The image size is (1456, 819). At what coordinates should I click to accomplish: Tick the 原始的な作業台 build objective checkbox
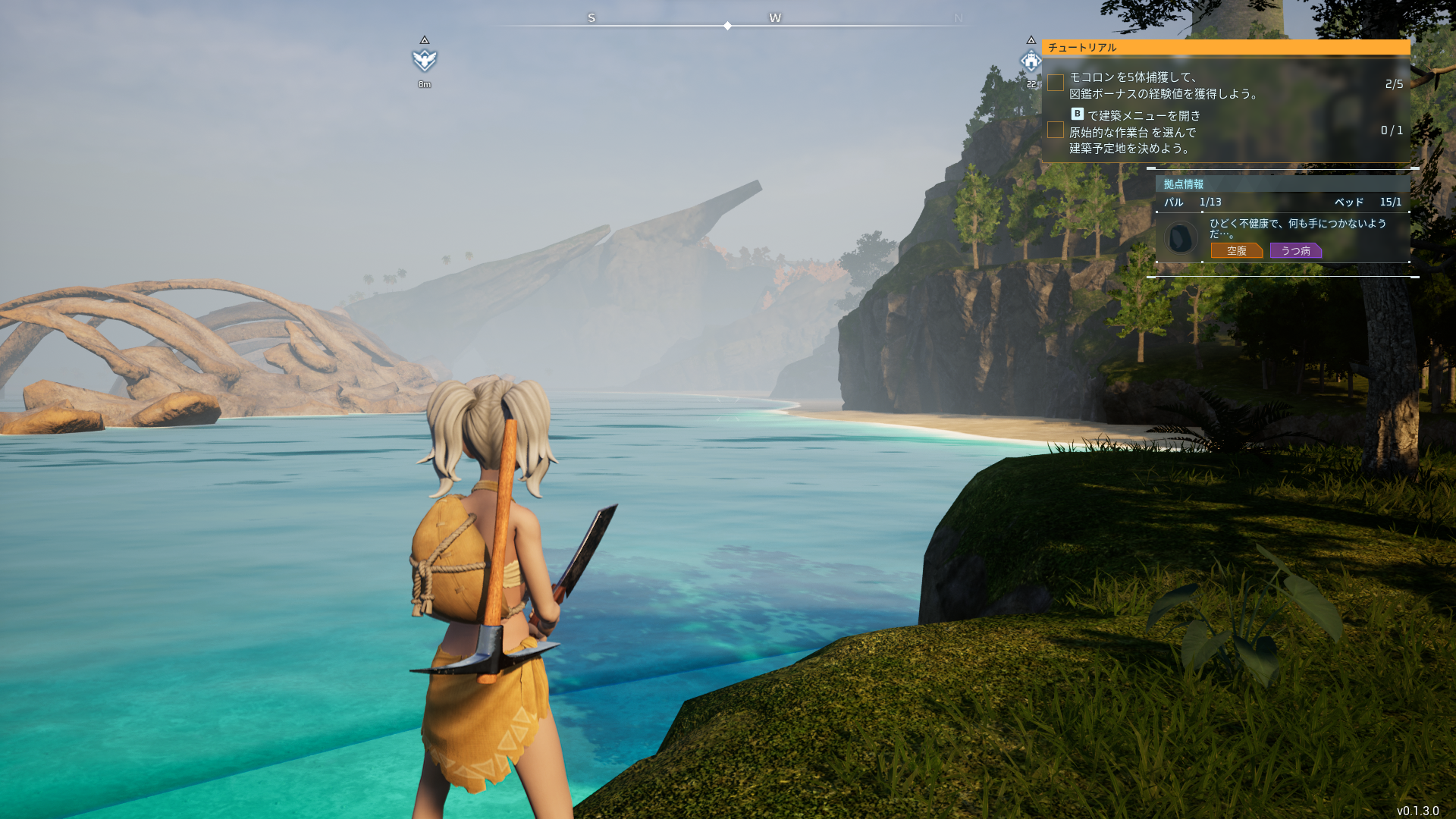1056,130
